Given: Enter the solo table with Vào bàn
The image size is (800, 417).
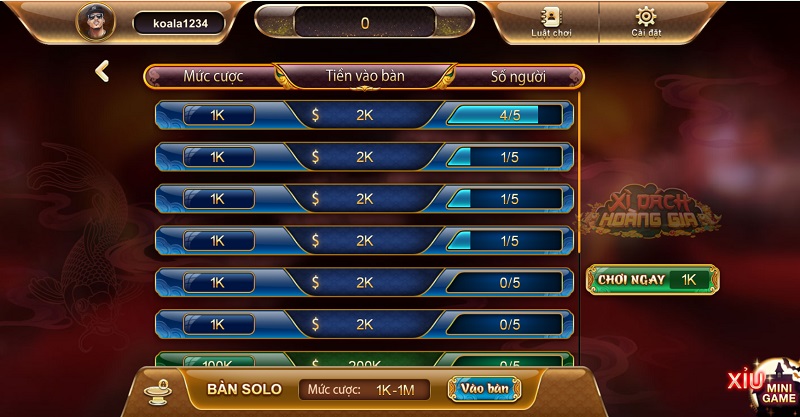Looking at the screenshot, I should coord(485,388).
